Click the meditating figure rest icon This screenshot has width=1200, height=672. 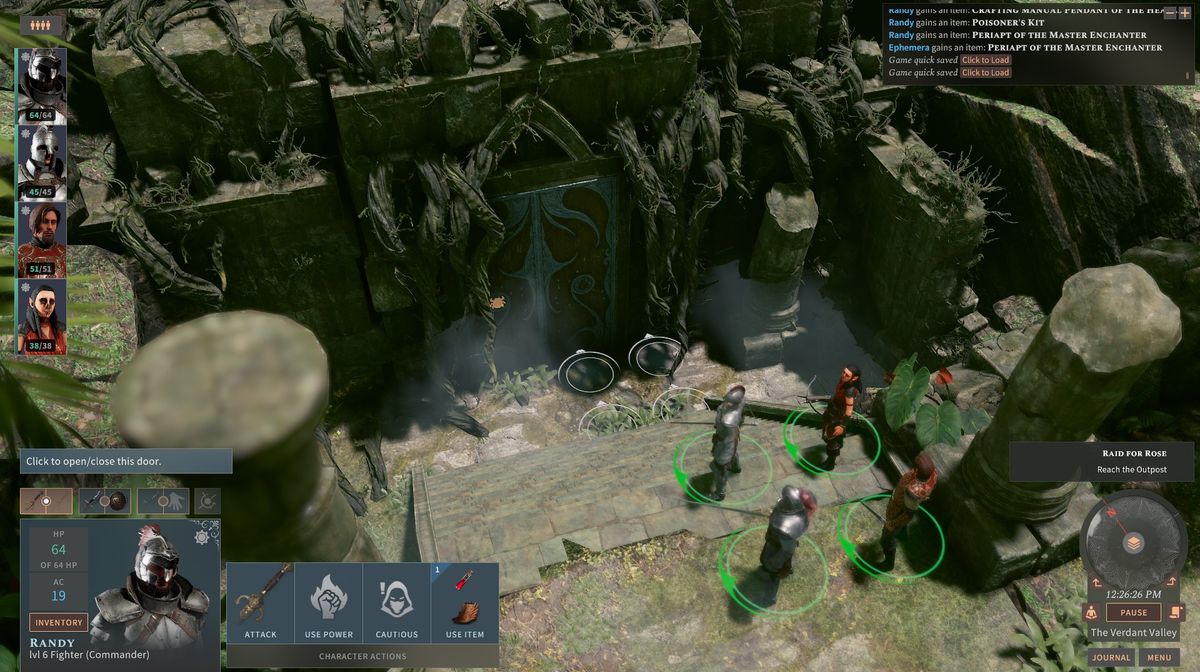(1090, 613)
